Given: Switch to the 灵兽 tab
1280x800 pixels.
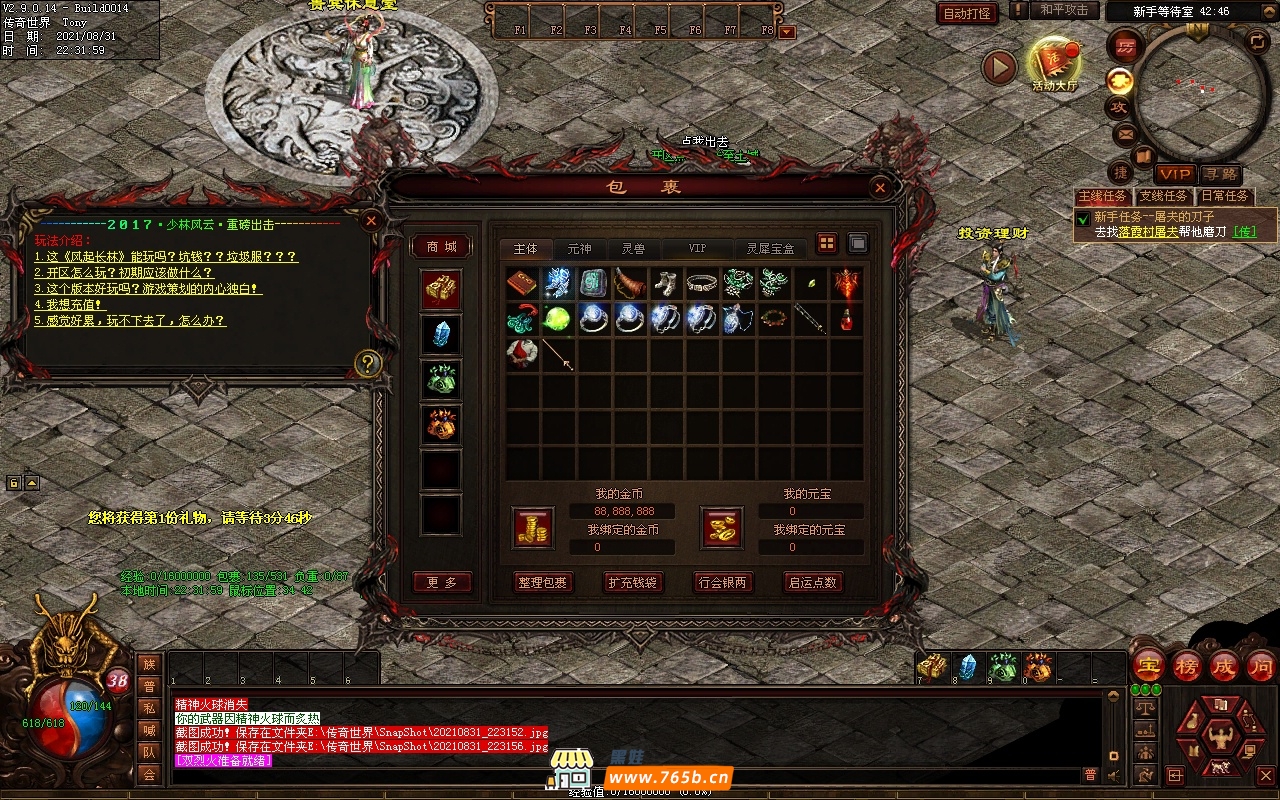Looking at the screenshot, I should coord(633,248).
